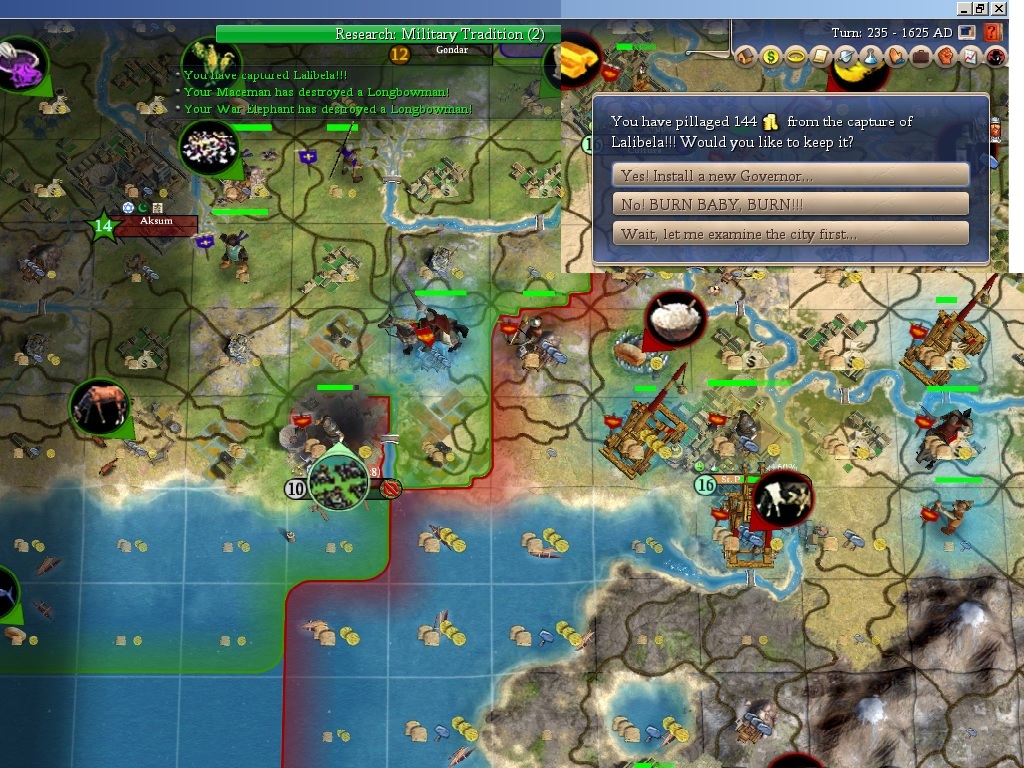This screenshot has height=768, width=1024.
Task: Open the Espionage Advisor spy icon
Action: click(995, 57)
